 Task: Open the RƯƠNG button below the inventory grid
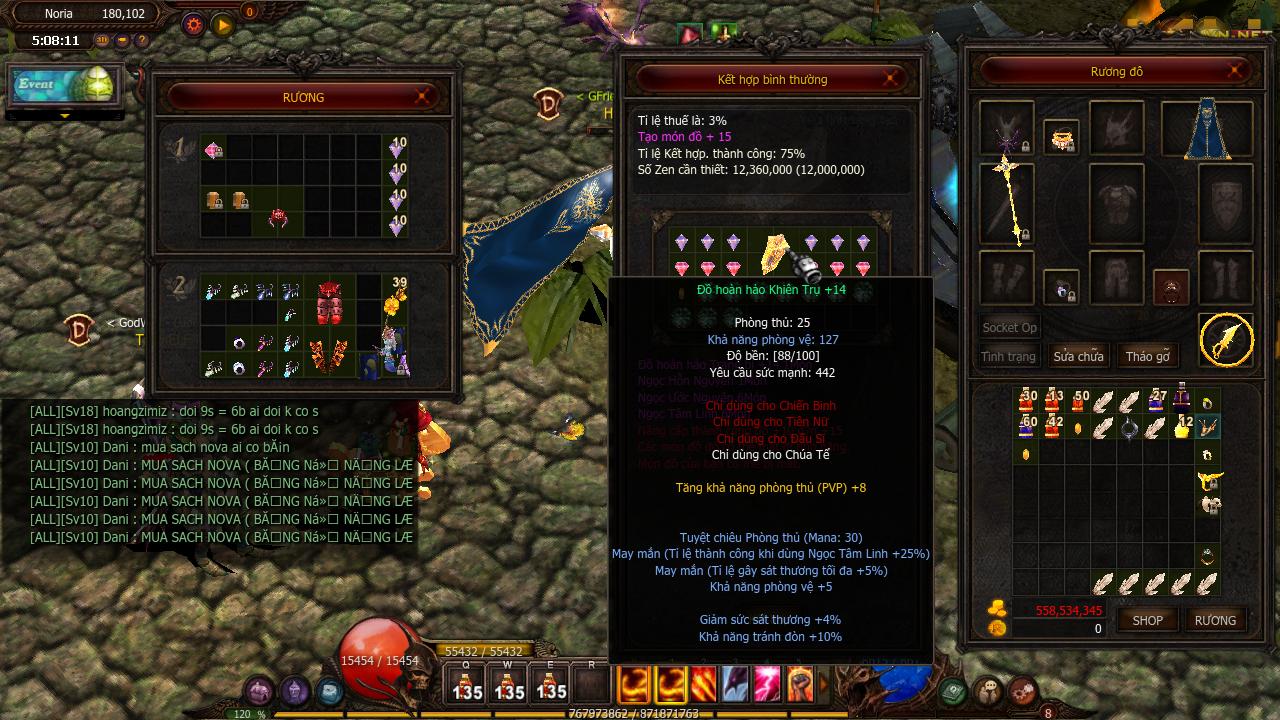click(x=1215, y=620)
